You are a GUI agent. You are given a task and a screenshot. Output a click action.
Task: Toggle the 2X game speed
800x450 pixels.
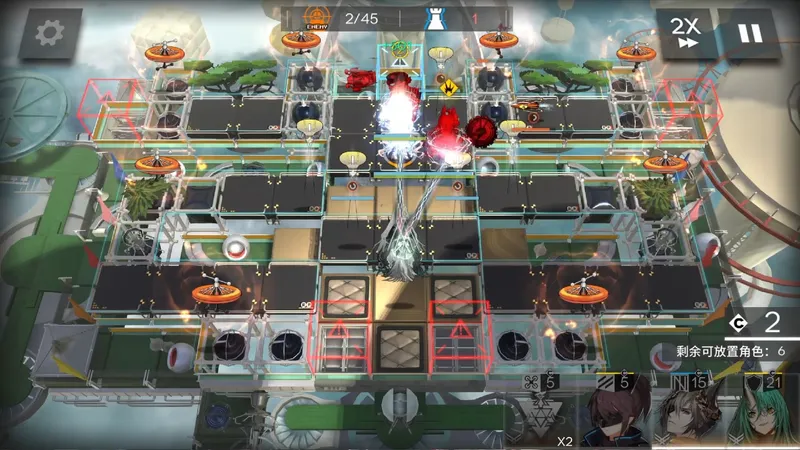(x=685, y=33)
